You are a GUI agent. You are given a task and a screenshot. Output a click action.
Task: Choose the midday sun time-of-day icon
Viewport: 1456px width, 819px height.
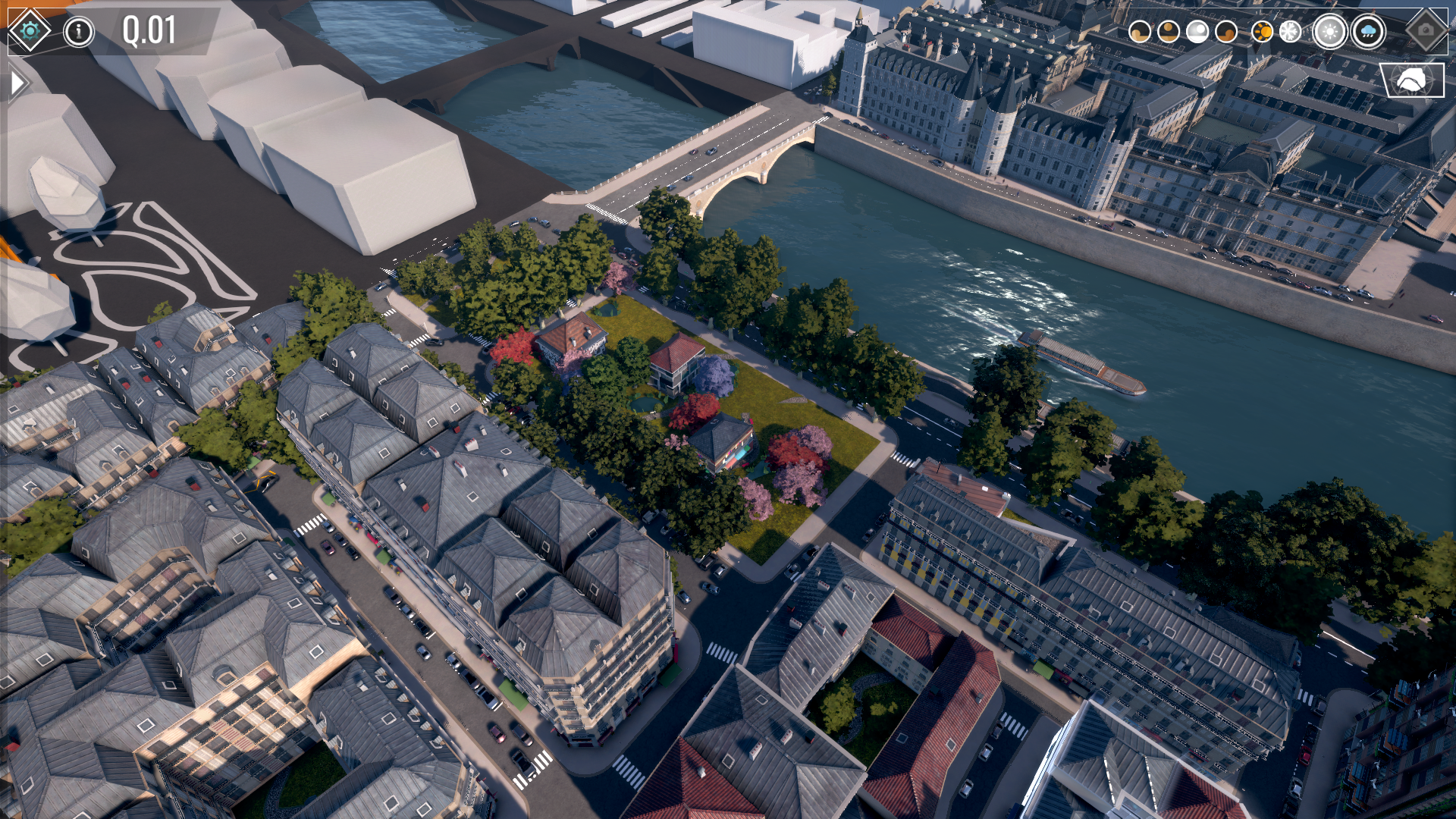click(1169, 32)
